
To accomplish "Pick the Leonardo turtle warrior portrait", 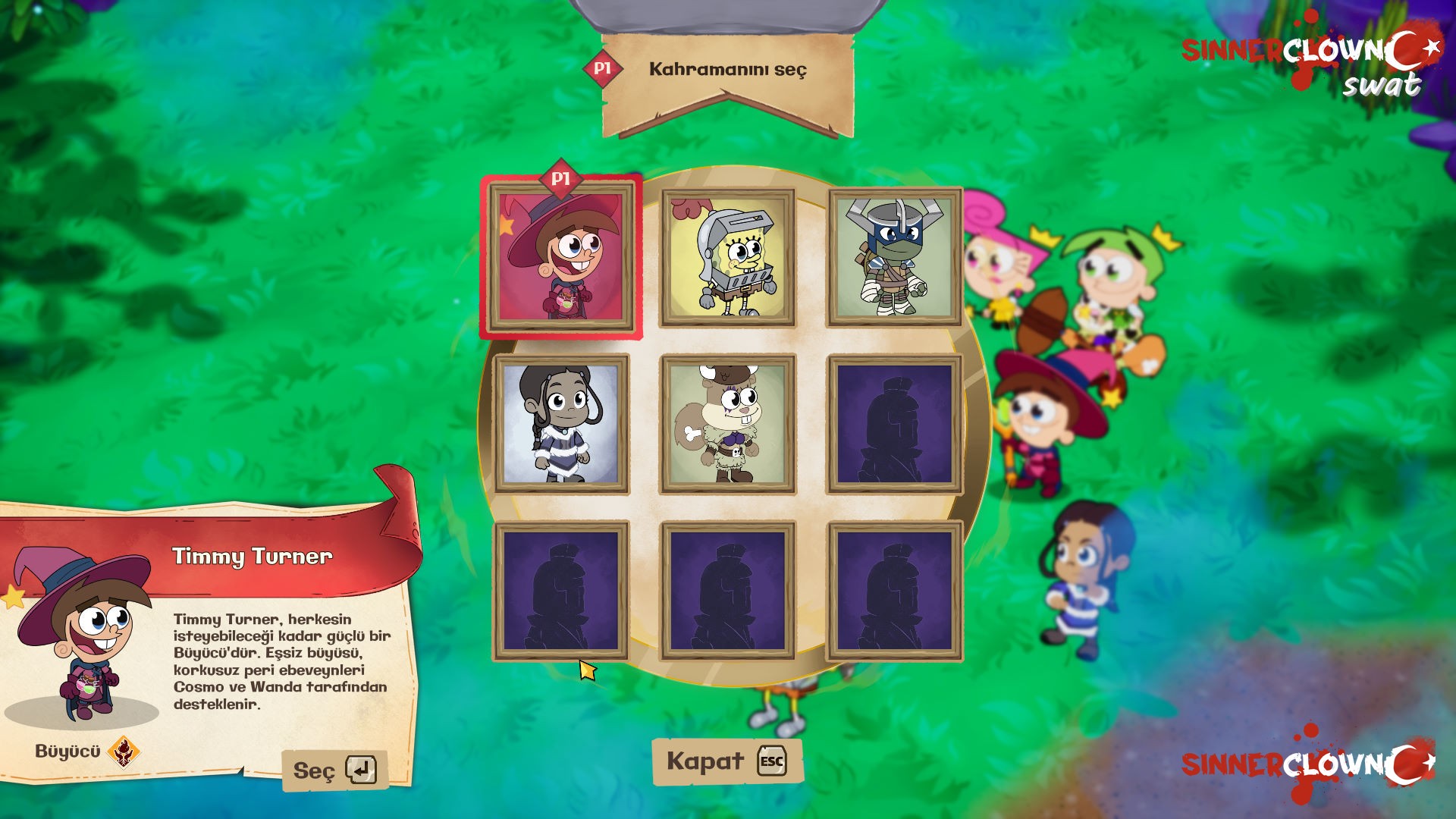I will coord(895,258).
